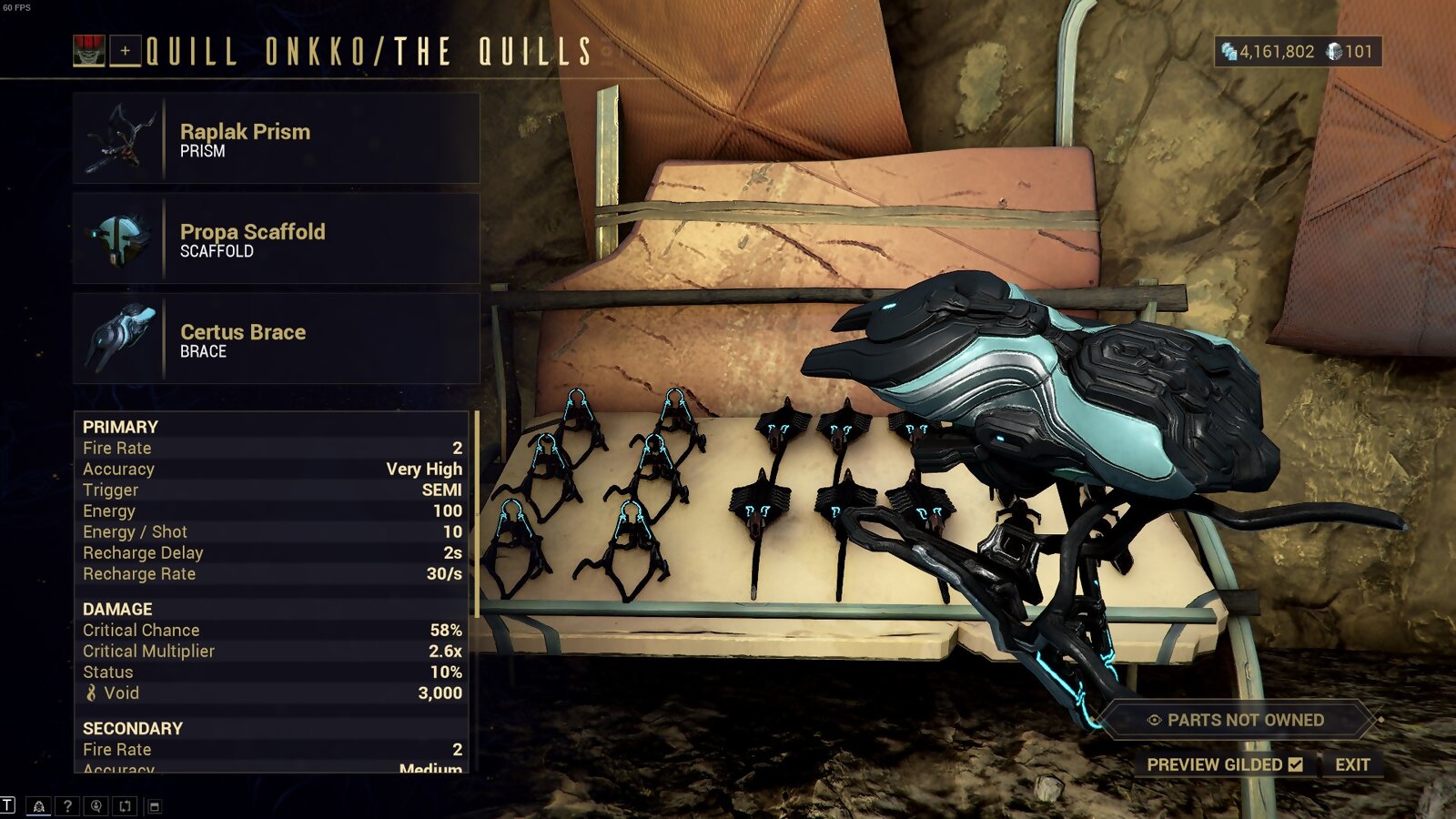1456x819 pixels.
Task: Open the chat window via the T icon
Action: pos(7,805)
